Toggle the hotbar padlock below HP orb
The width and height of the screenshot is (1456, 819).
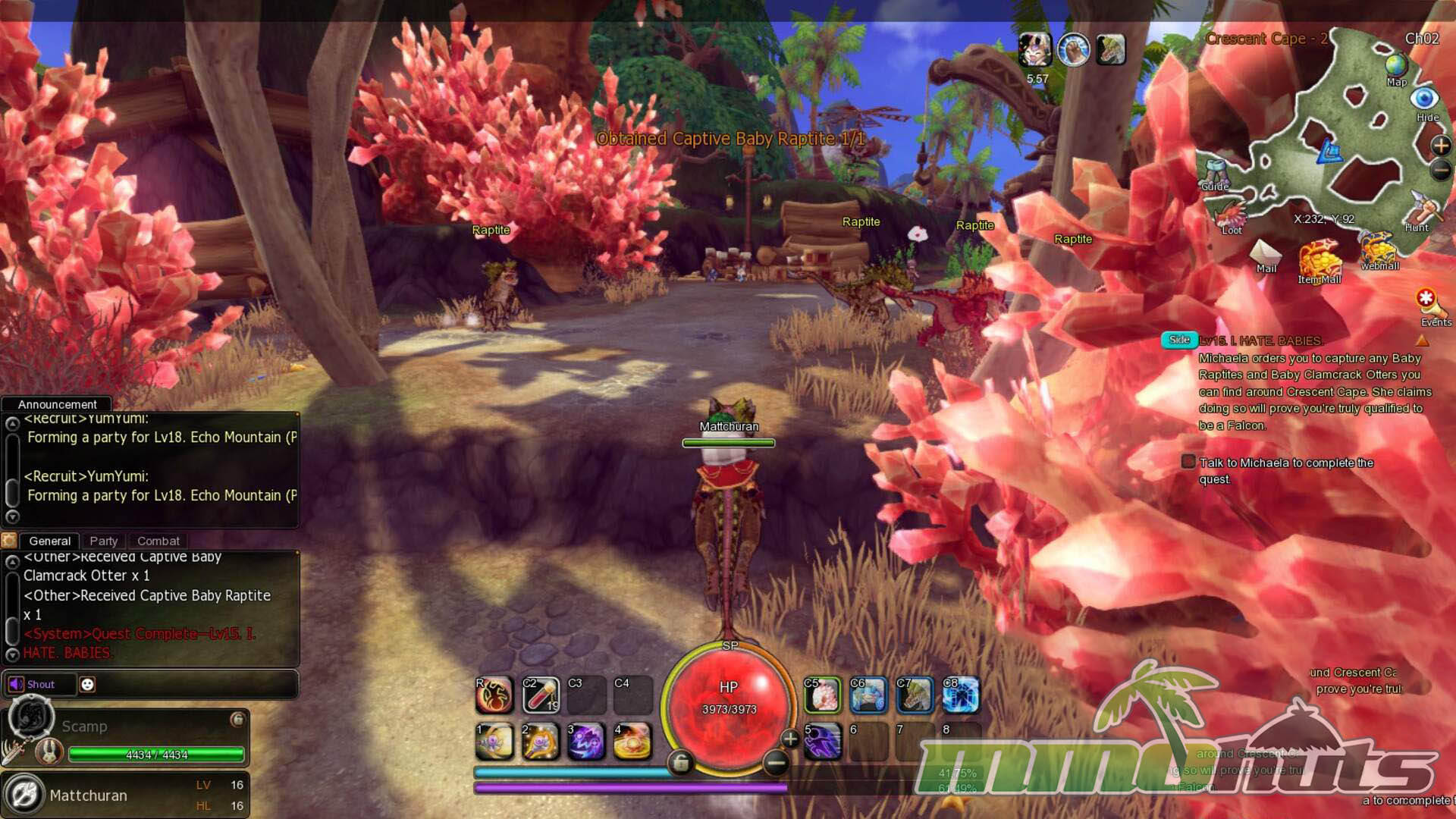680,762
